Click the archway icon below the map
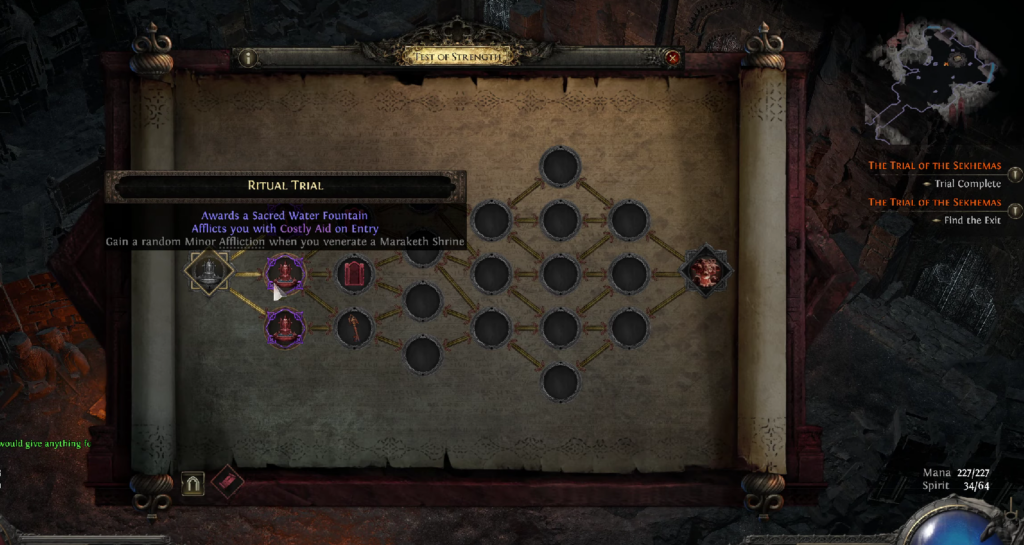The height and width of the screenshot is (545, 1024). (193, 484)
